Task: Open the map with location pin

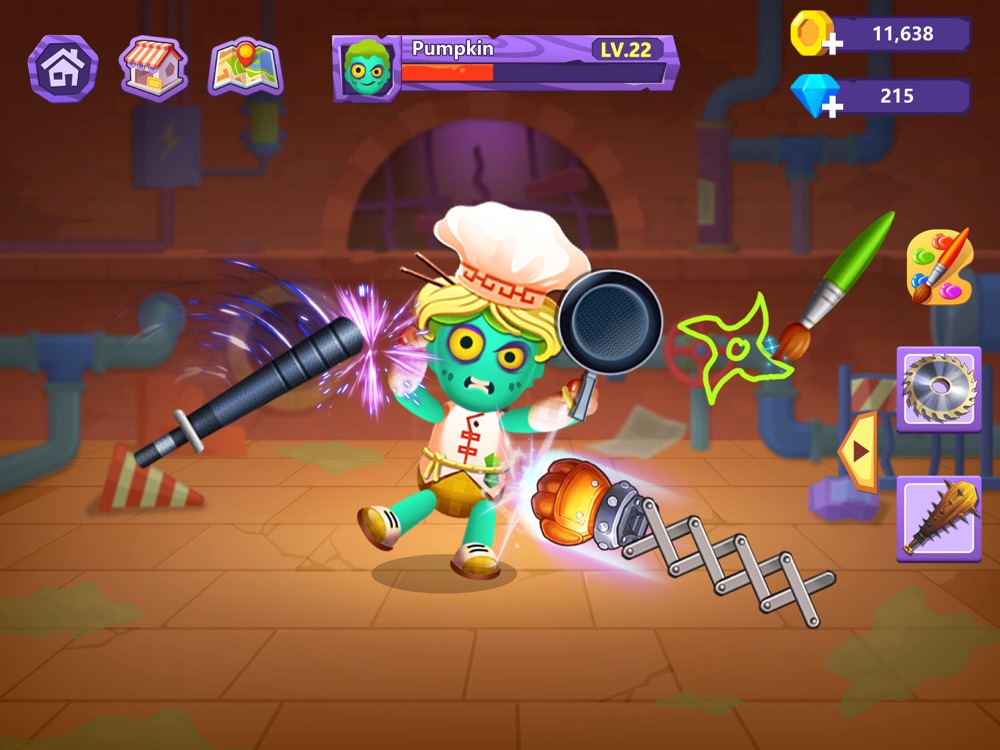Action: [x=245, y=68]
